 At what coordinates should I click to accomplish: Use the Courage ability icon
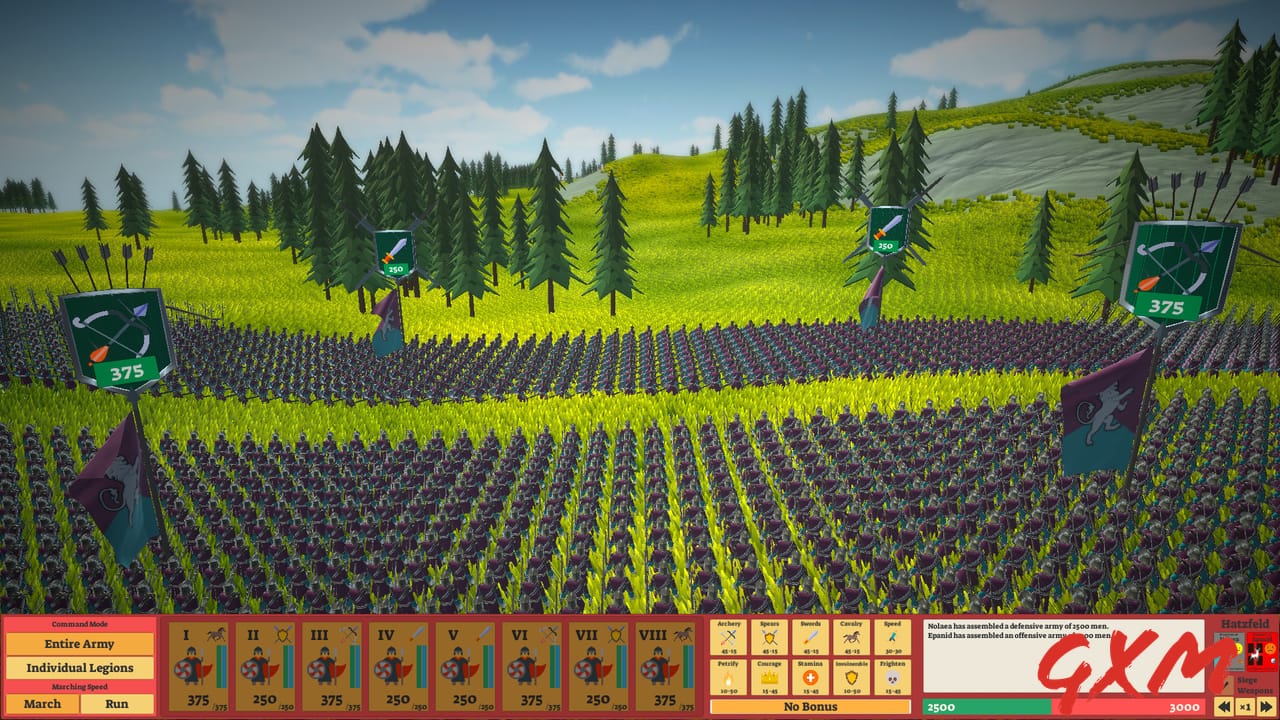click(769, 678)
